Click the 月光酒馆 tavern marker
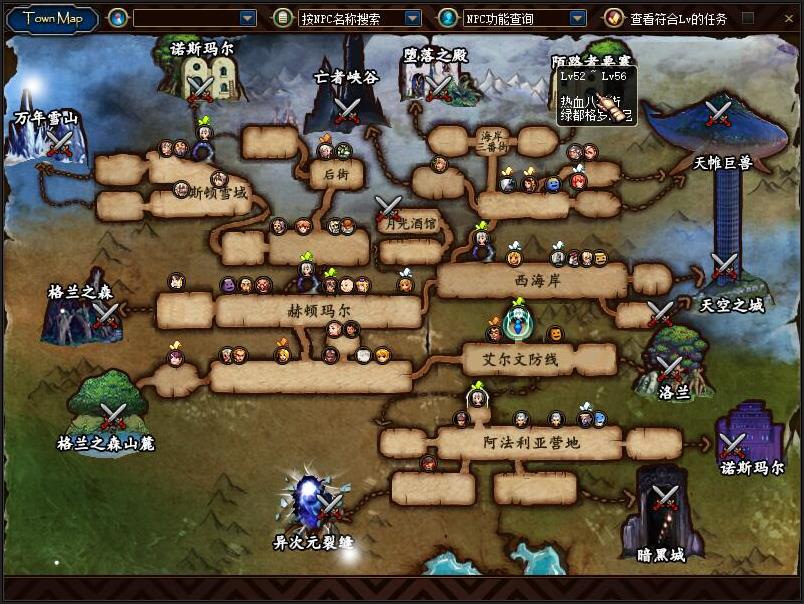804x604 pixels. [x=388, y=209]
